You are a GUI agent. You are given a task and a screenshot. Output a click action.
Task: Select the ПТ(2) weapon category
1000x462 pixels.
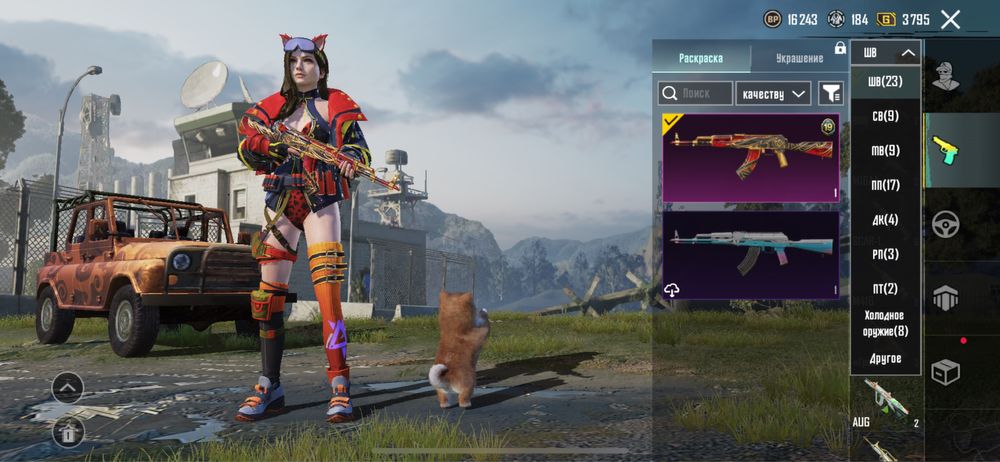[885, 288]
